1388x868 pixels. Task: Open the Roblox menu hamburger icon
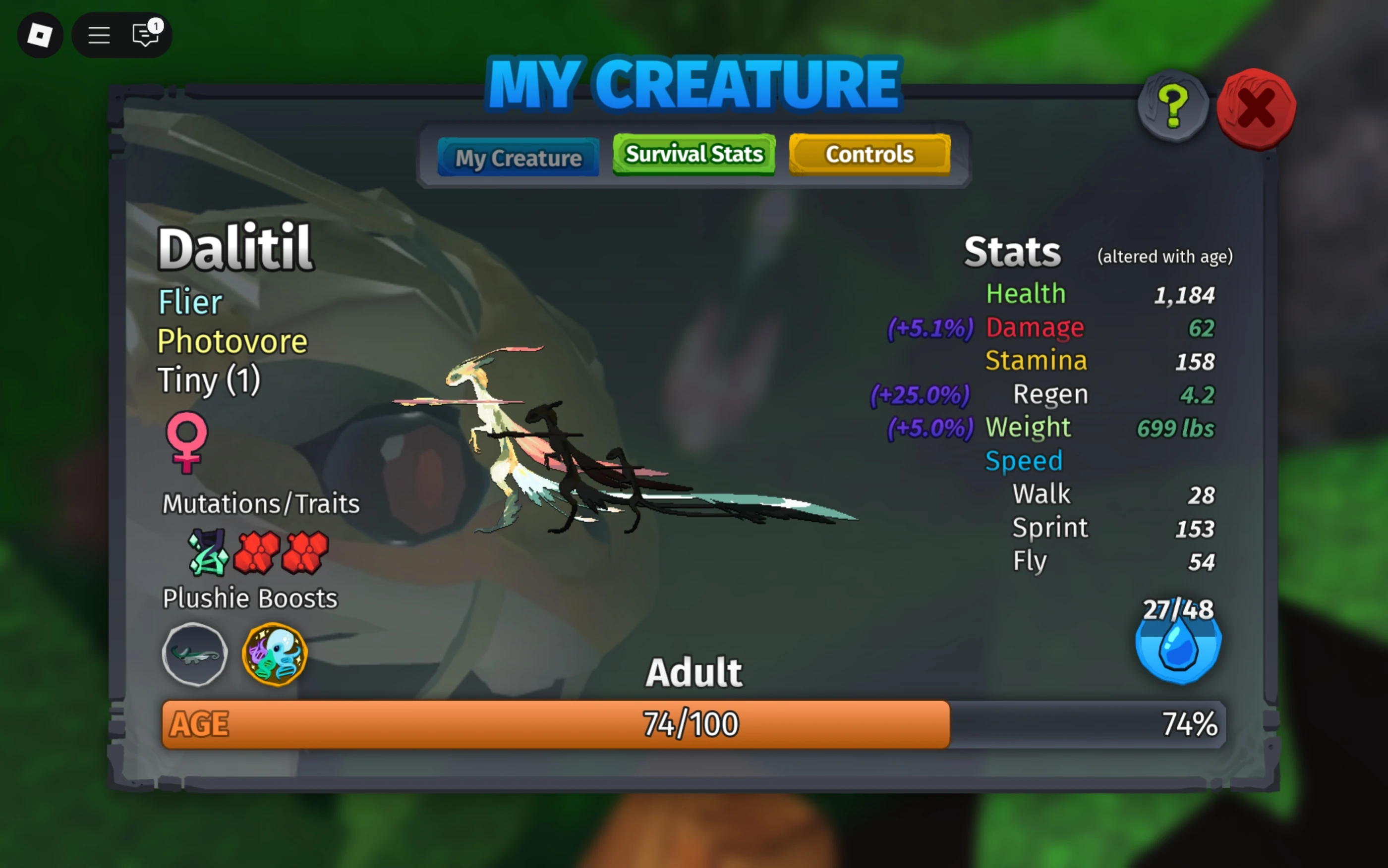(x=98, y=35)
